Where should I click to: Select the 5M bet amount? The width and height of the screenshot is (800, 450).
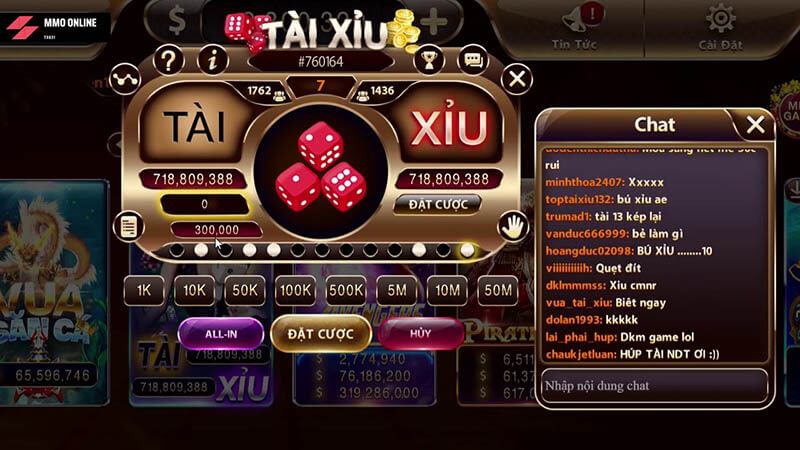coord(396,291)
